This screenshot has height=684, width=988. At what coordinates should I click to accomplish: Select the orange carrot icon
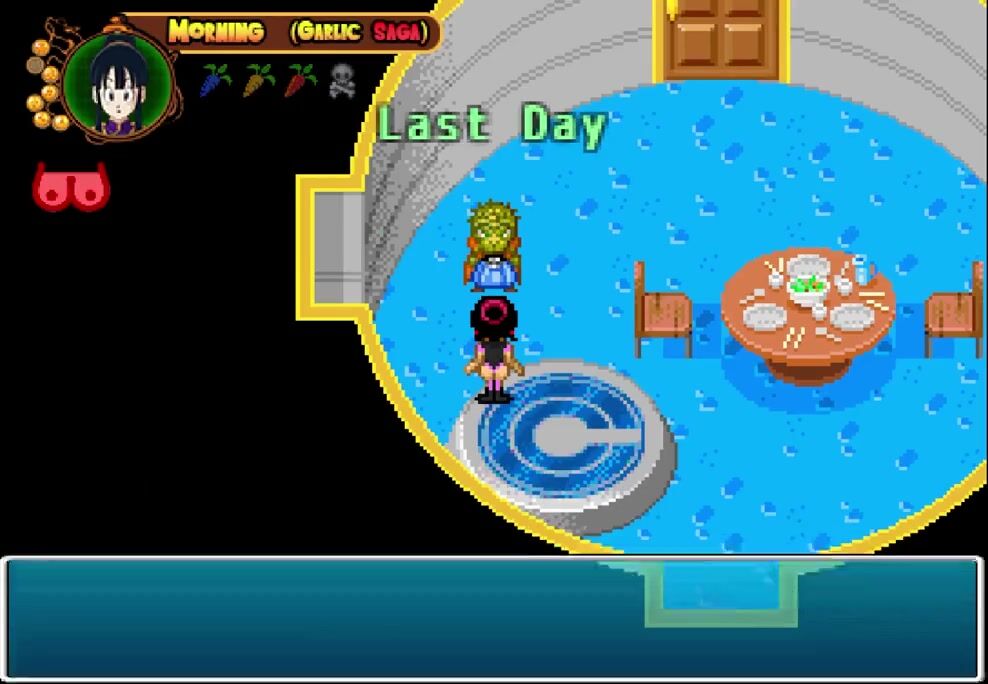258,80
